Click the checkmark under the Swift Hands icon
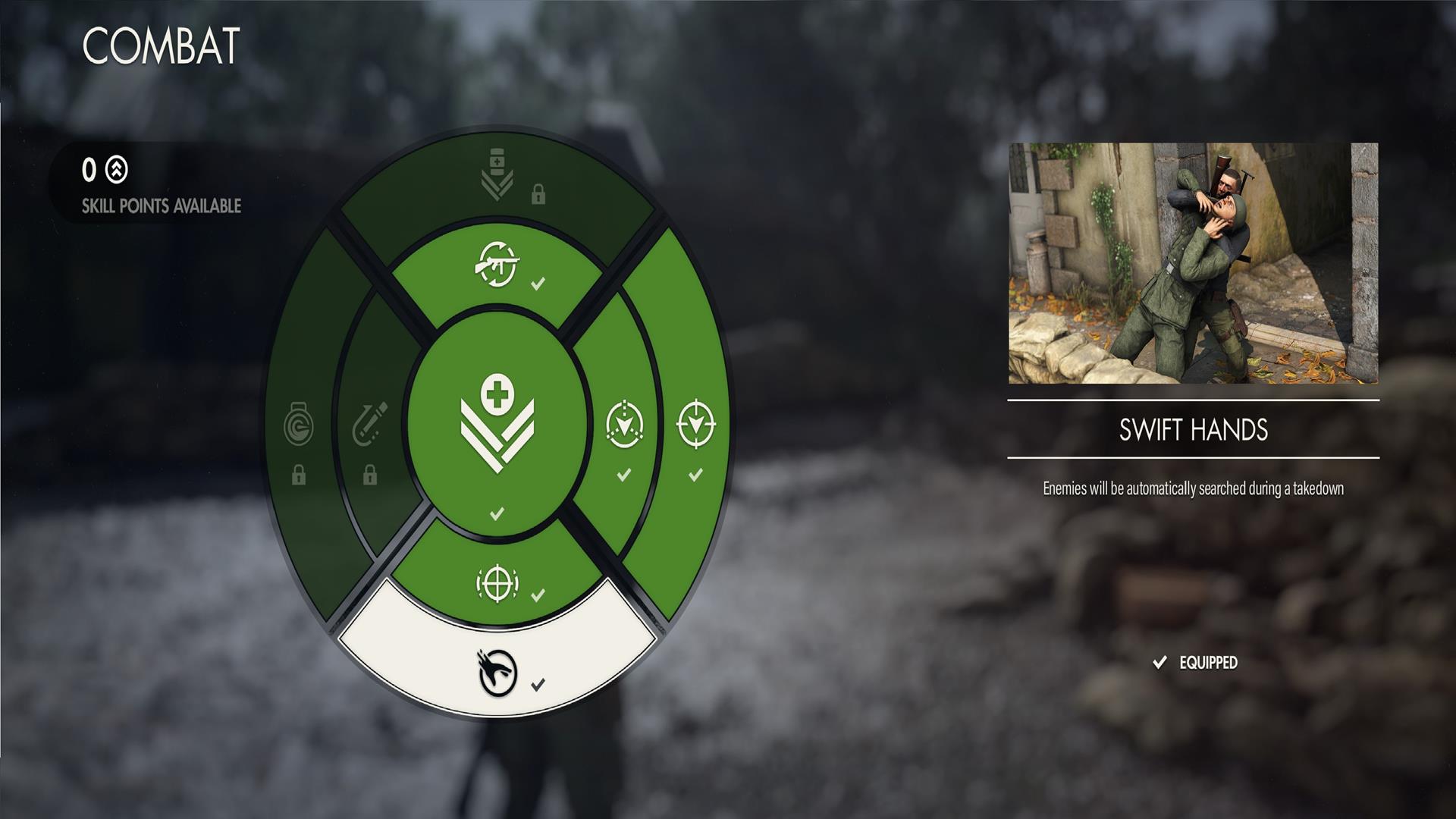The height and width of the screenshot is (819, 1456). point(538,683)
